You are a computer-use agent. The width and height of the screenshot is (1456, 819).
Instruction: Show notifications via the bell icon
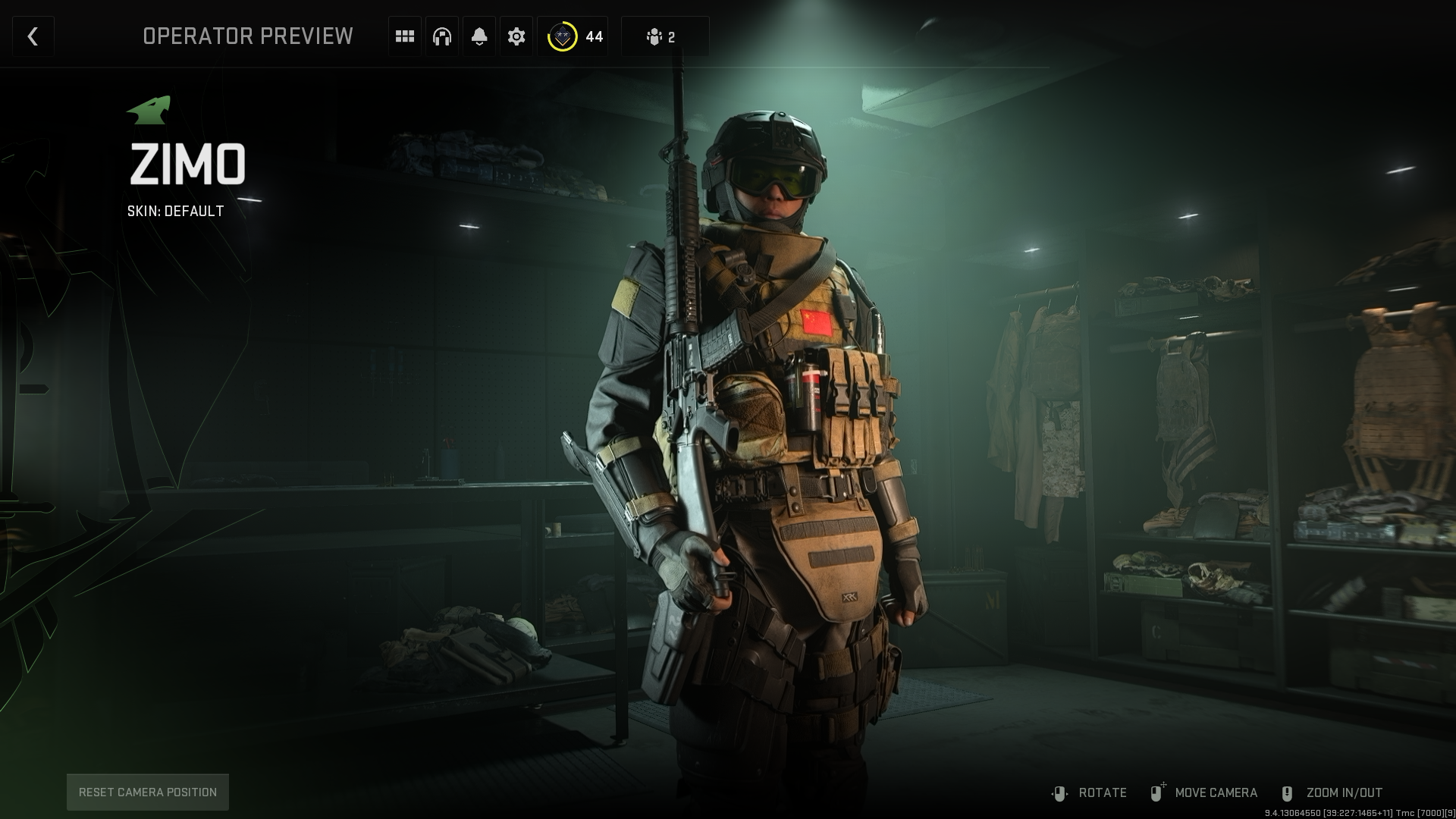point(479,36)
